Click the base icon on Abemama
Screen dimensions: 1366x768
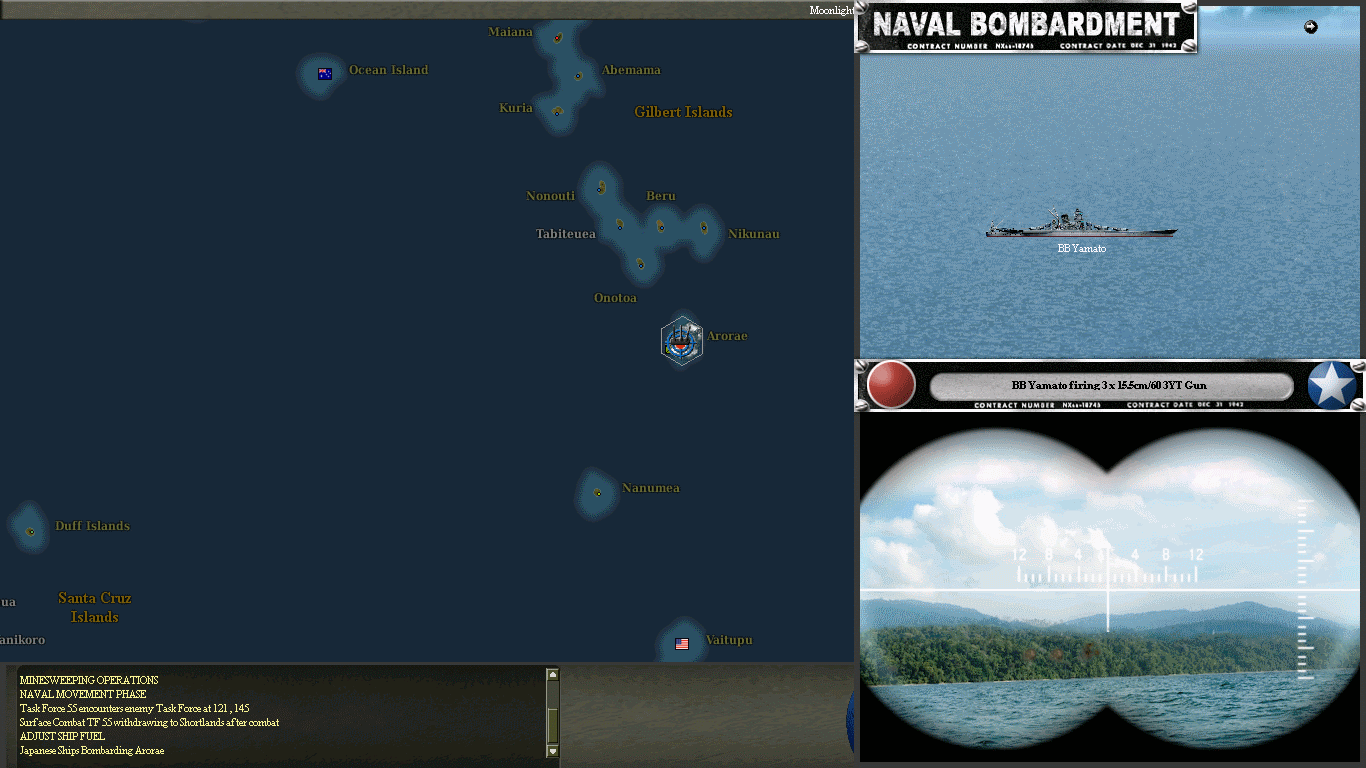click(x=577, y=74)
